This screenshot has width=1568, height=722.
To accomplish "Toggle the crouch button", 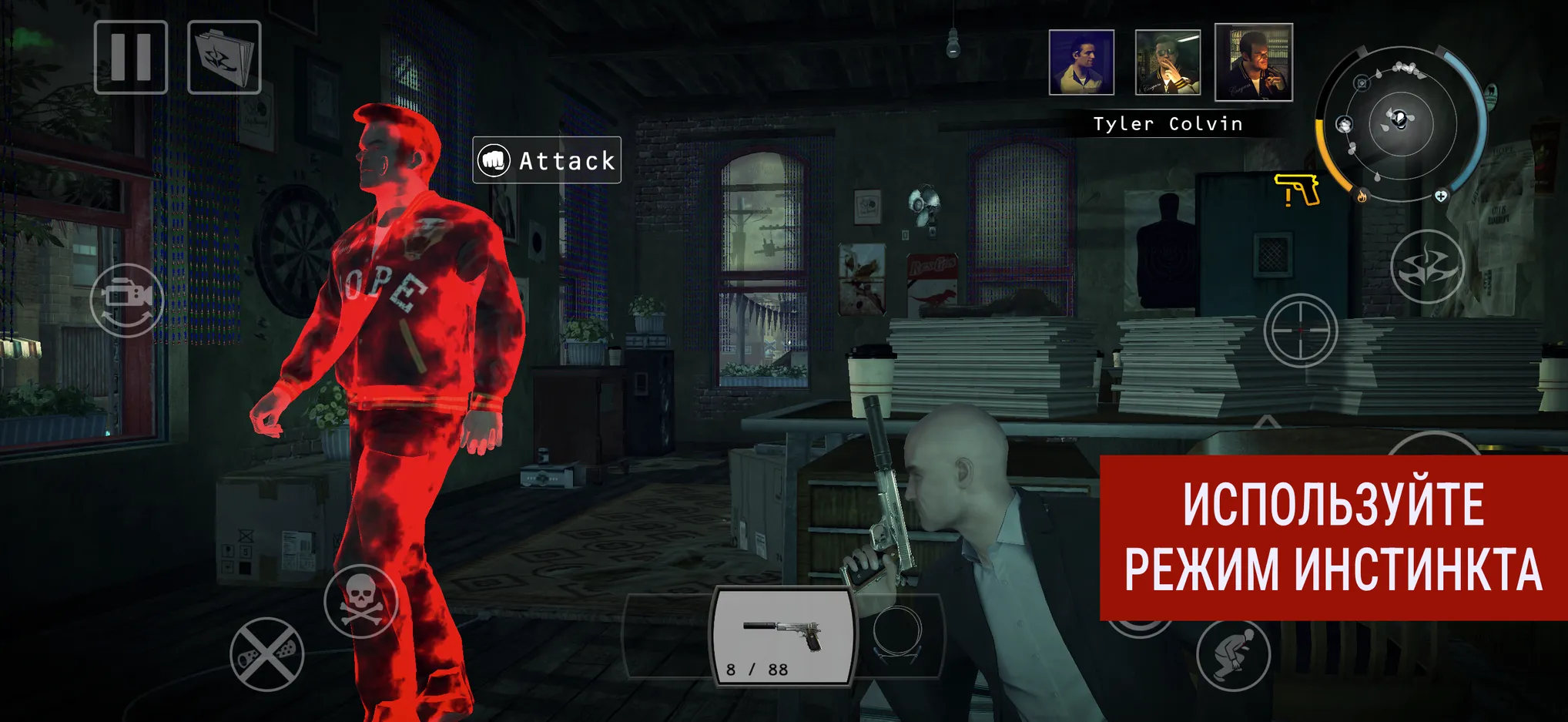I will click(1233, 654).
